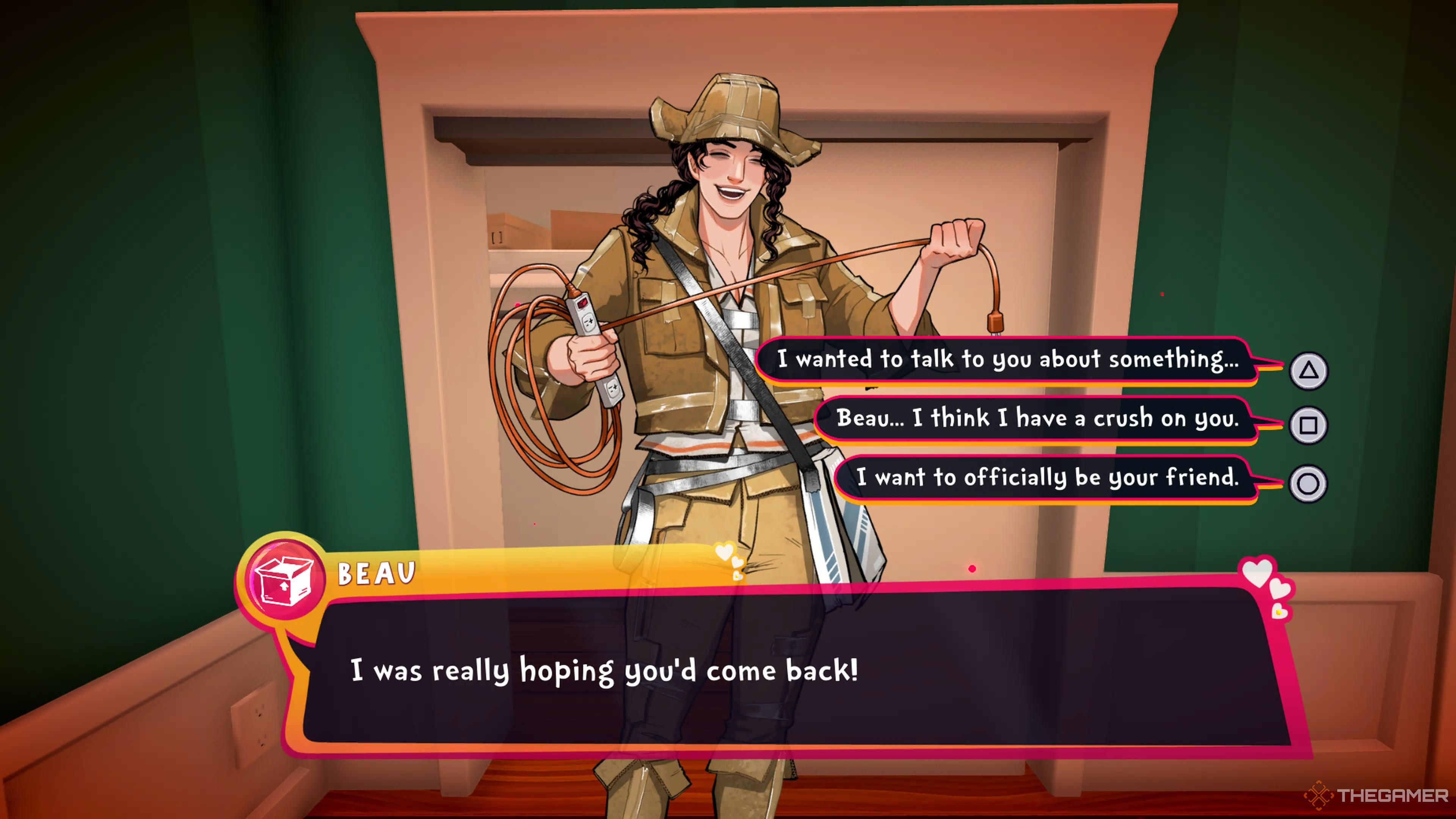Viewport: 1456px width, 819px height.
Task: Pick "I want to officially be your friend."
Action: (1047, 478)
